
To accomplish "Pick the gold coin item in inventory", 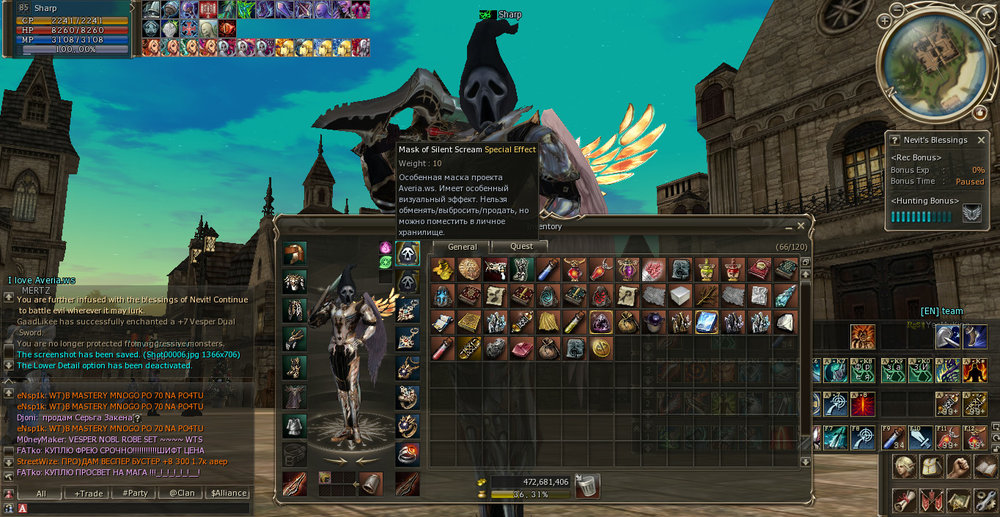I will 603,347.
